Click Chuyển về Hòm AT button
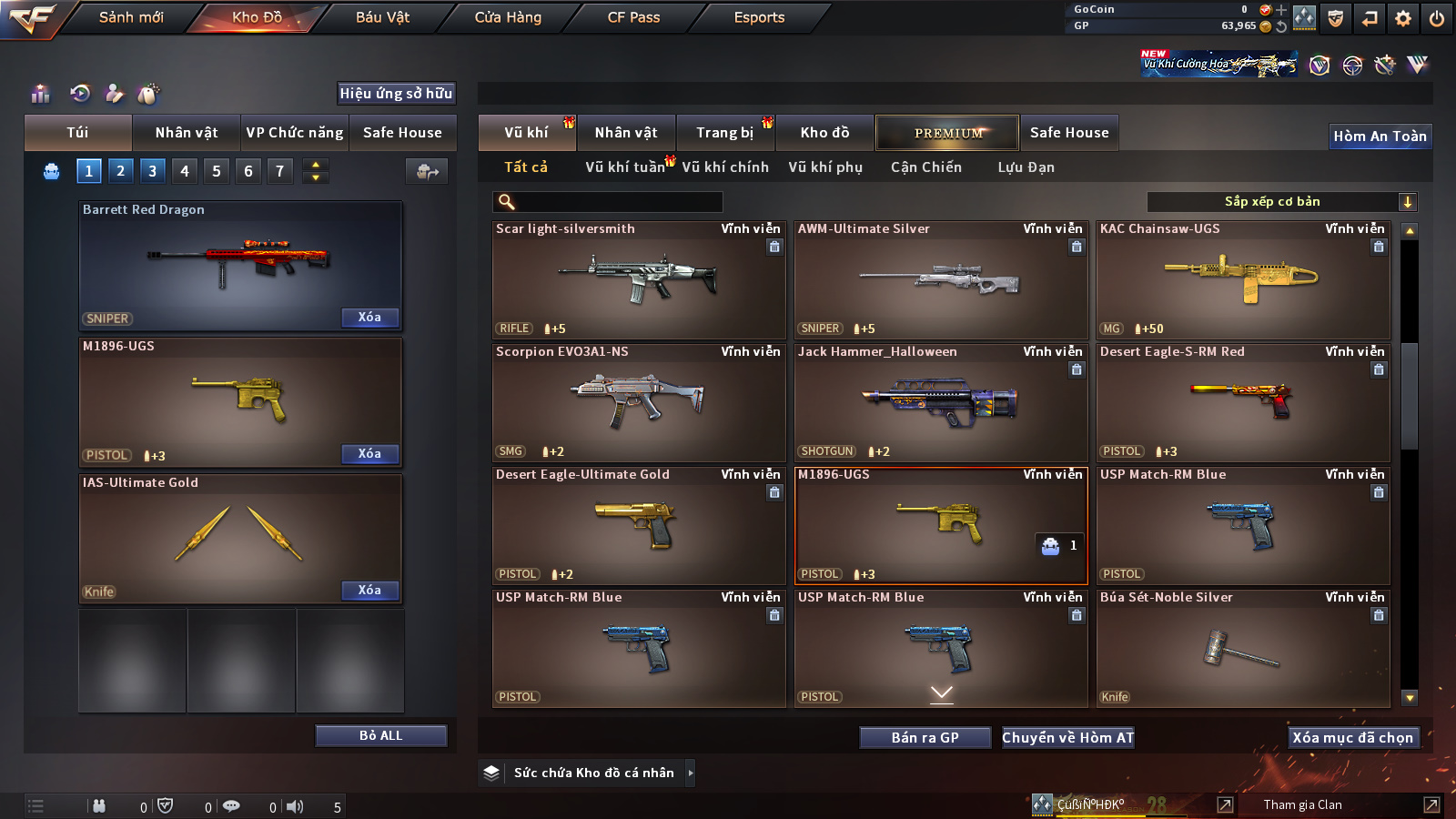Image resolution: width=1456 pixels, height=819 pixels. click(x=1067, y=738)
